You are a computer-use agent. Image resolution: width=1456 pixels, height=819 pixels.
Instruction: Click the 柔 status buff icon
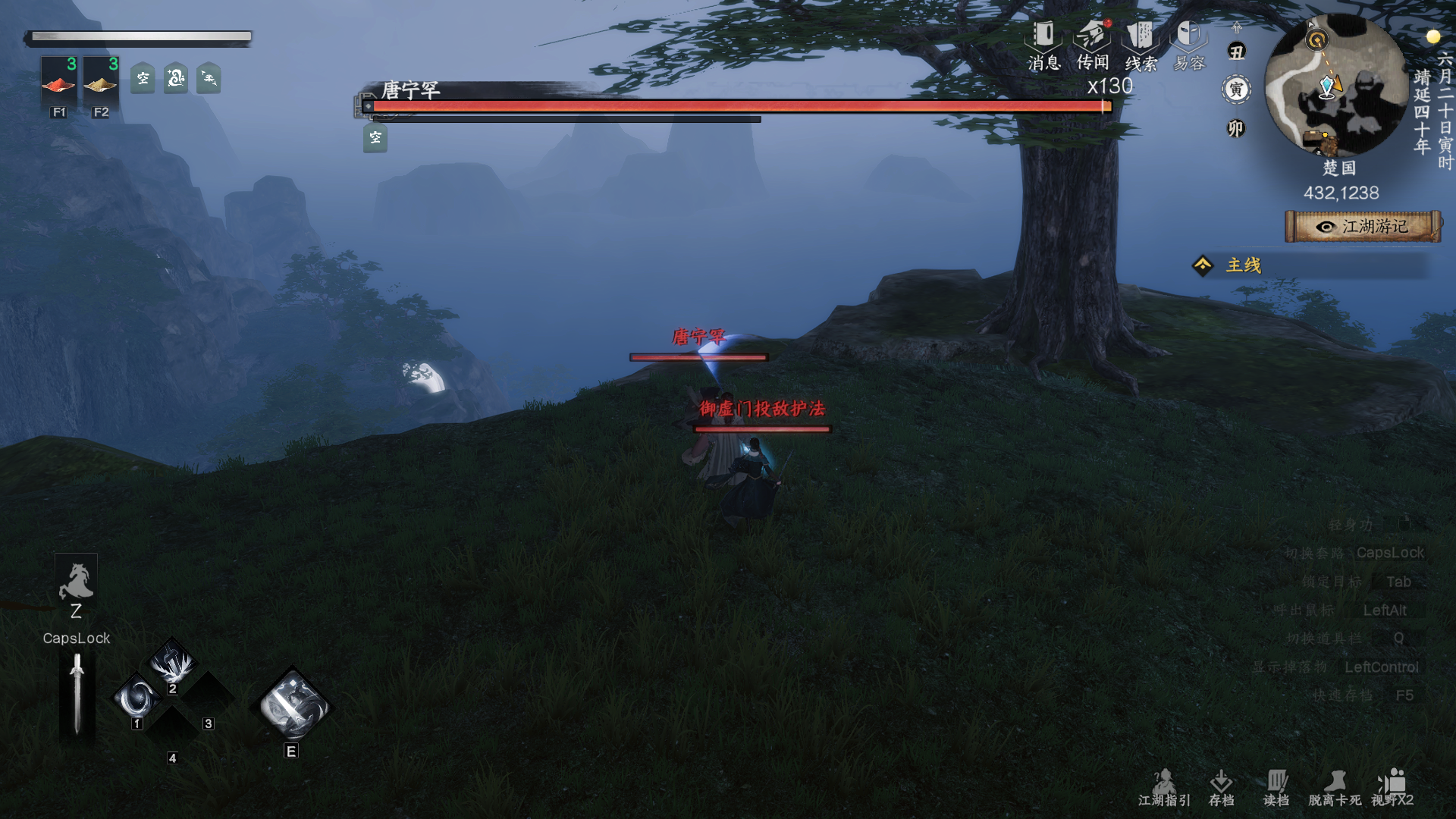[x=209, y=78]
